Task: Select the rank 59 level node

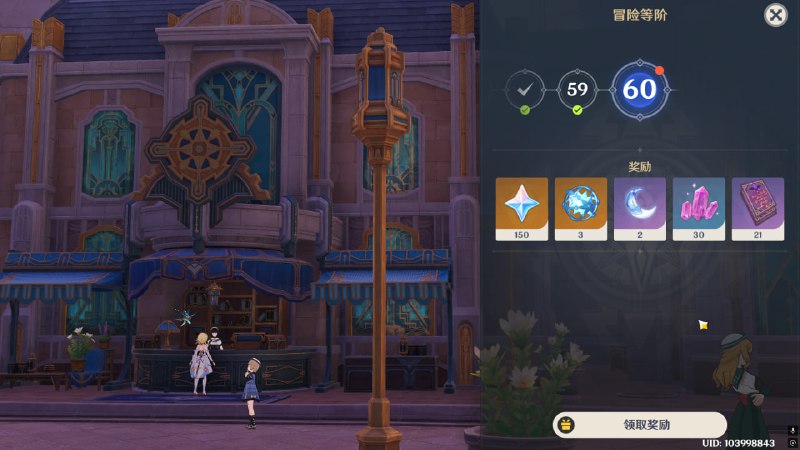Action: click(x=577, y=90)
